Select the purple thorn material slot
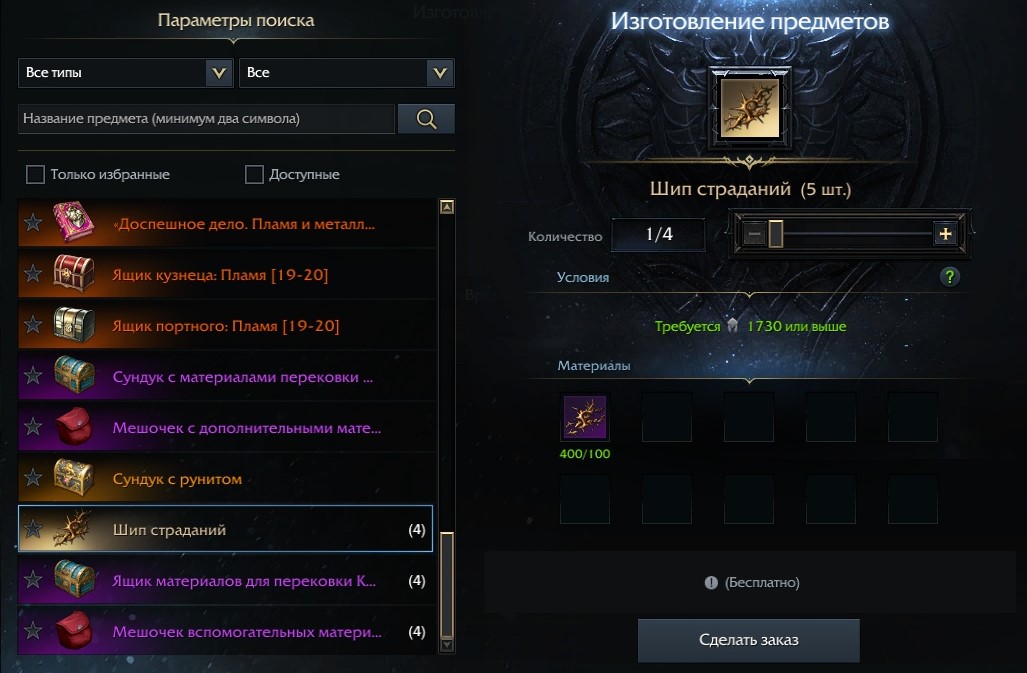Screen dimensions: 1027x673 point(585,417)
